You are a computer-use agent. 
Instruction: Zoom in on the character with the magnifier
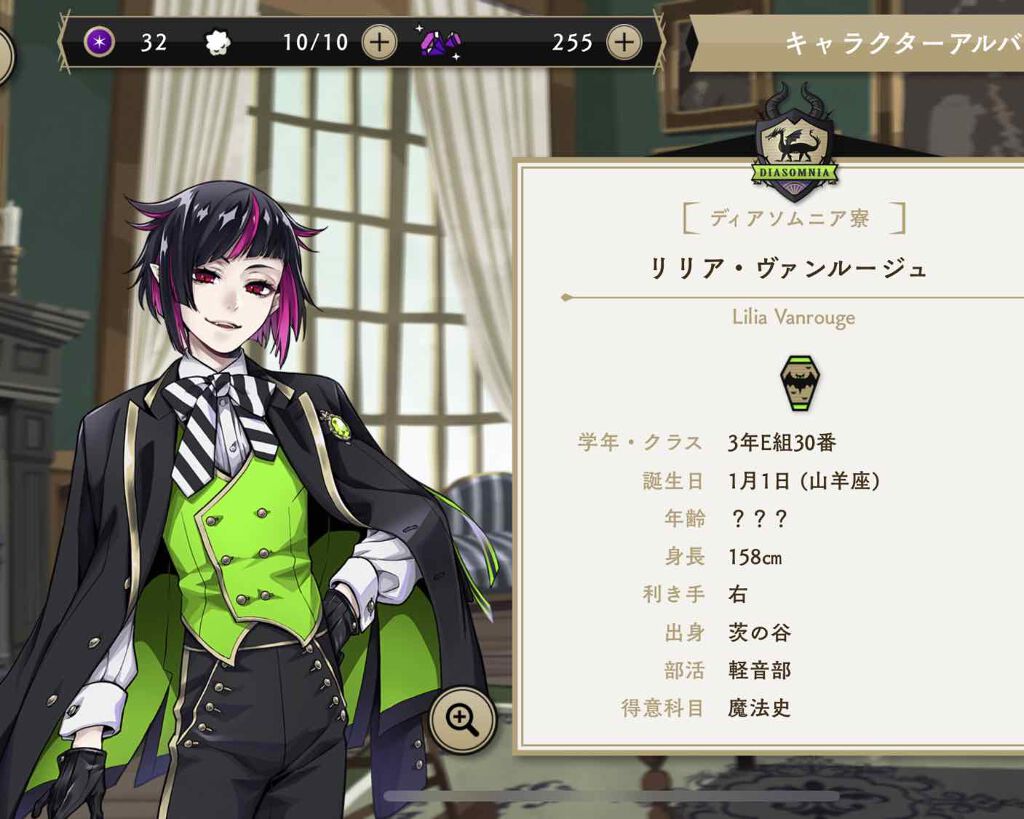(463, 719)
